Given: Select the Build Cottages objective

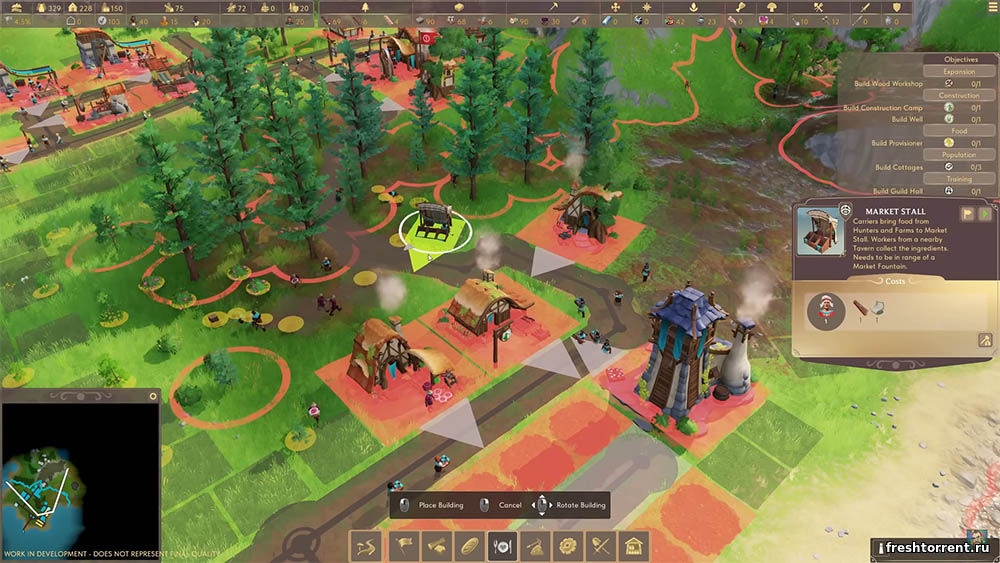Looking at the screenshot, I should [x=898, y=167].
